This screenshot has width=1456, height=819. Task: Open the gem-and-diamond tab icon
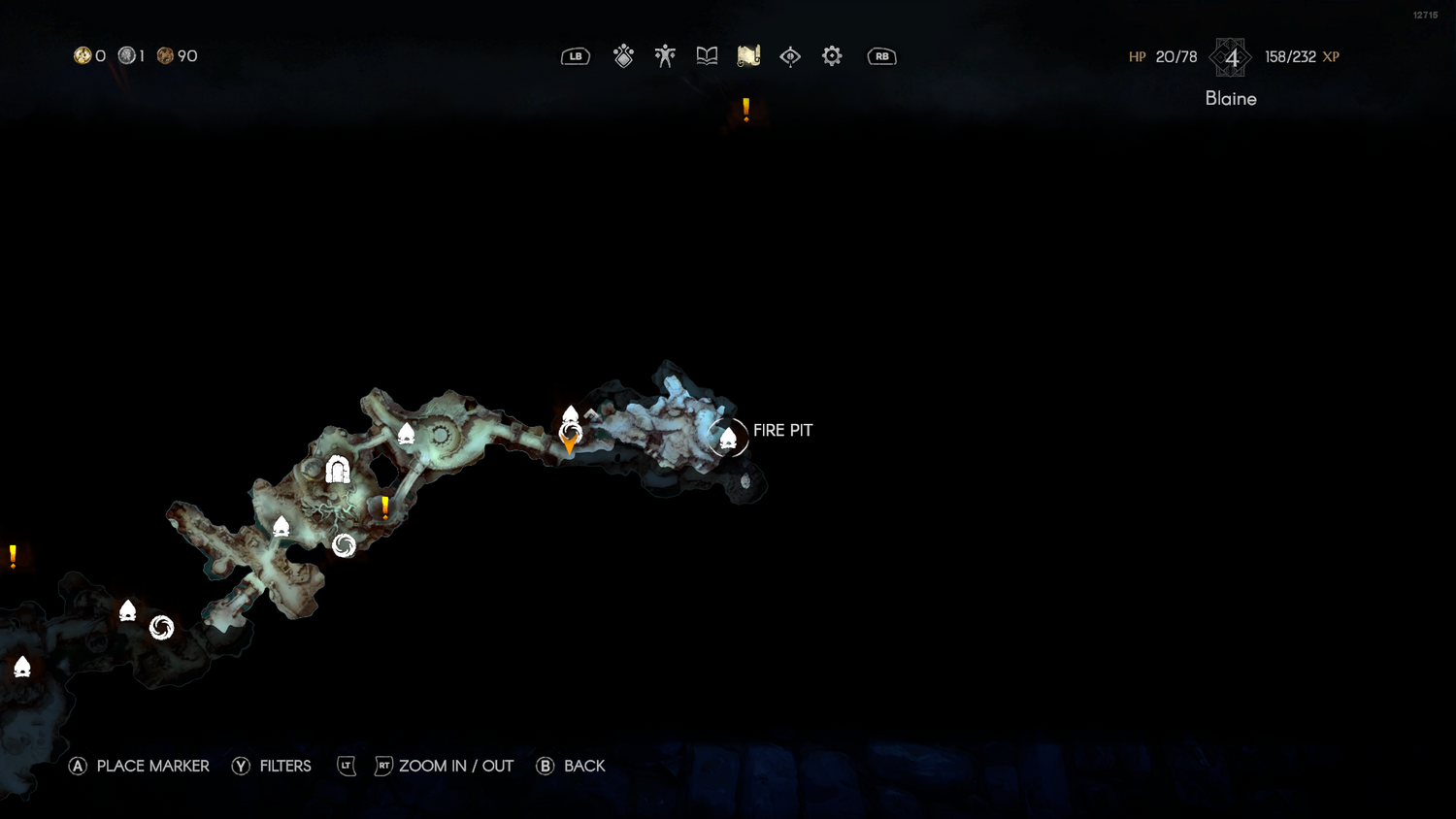coord(623,56)
